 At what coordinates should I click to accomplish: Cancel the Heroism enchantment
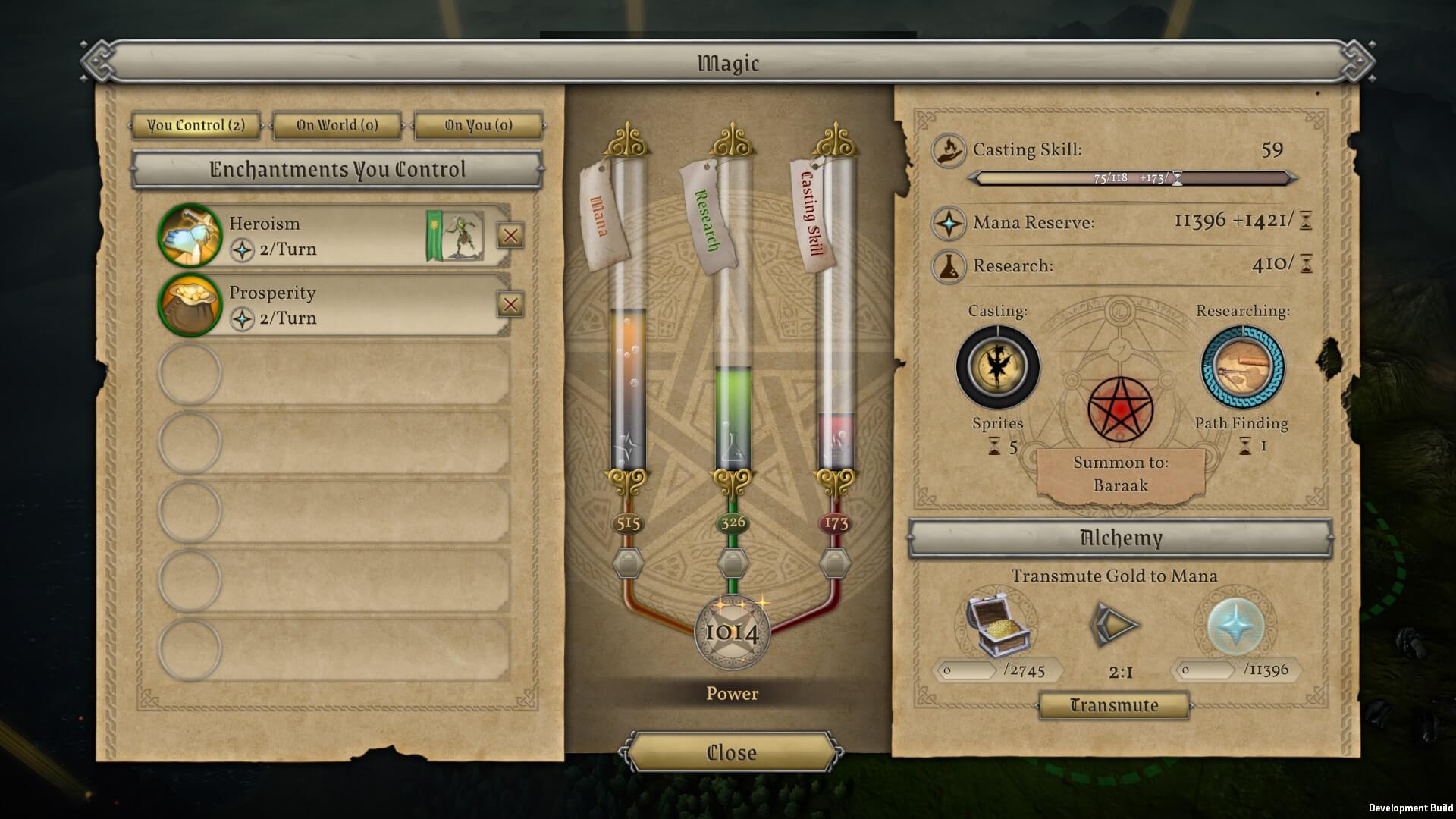coord(511,236)
